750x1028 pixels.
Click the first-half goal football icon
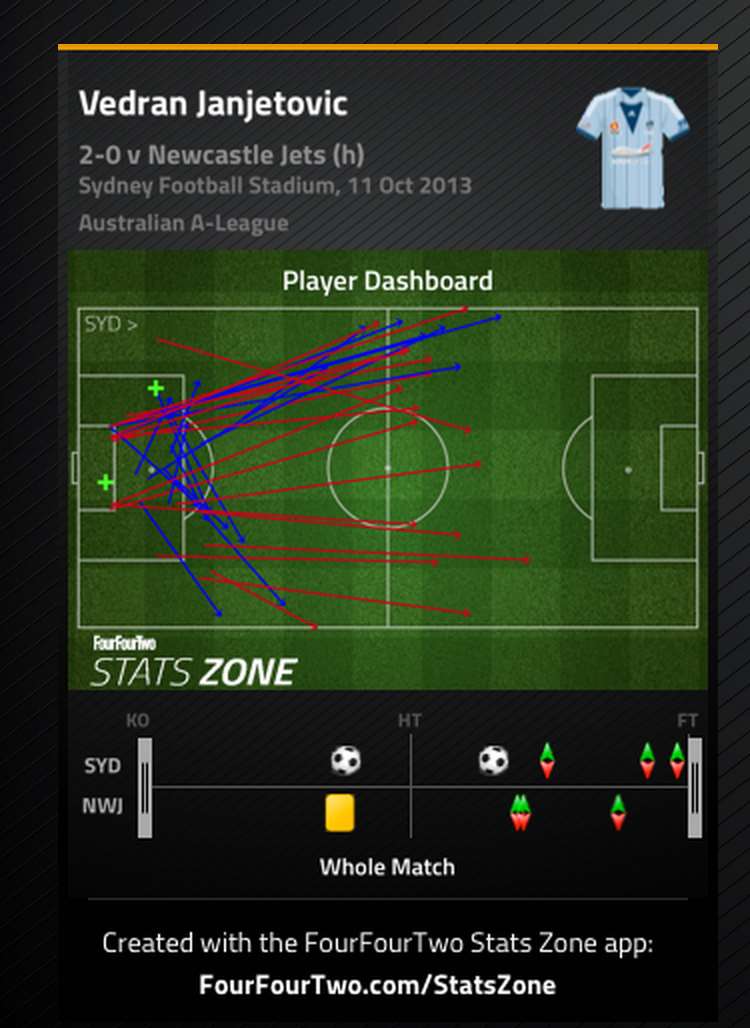[x=346, y=761]
